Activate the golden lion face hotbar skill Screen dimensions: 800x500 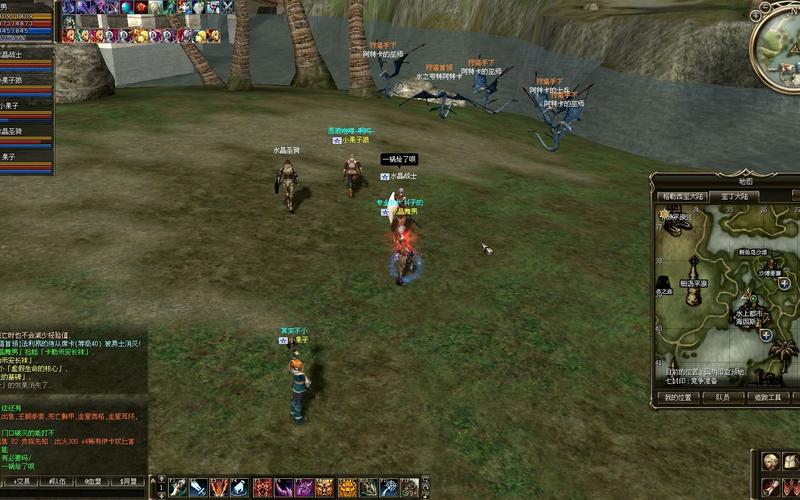(x=347, y=488)
